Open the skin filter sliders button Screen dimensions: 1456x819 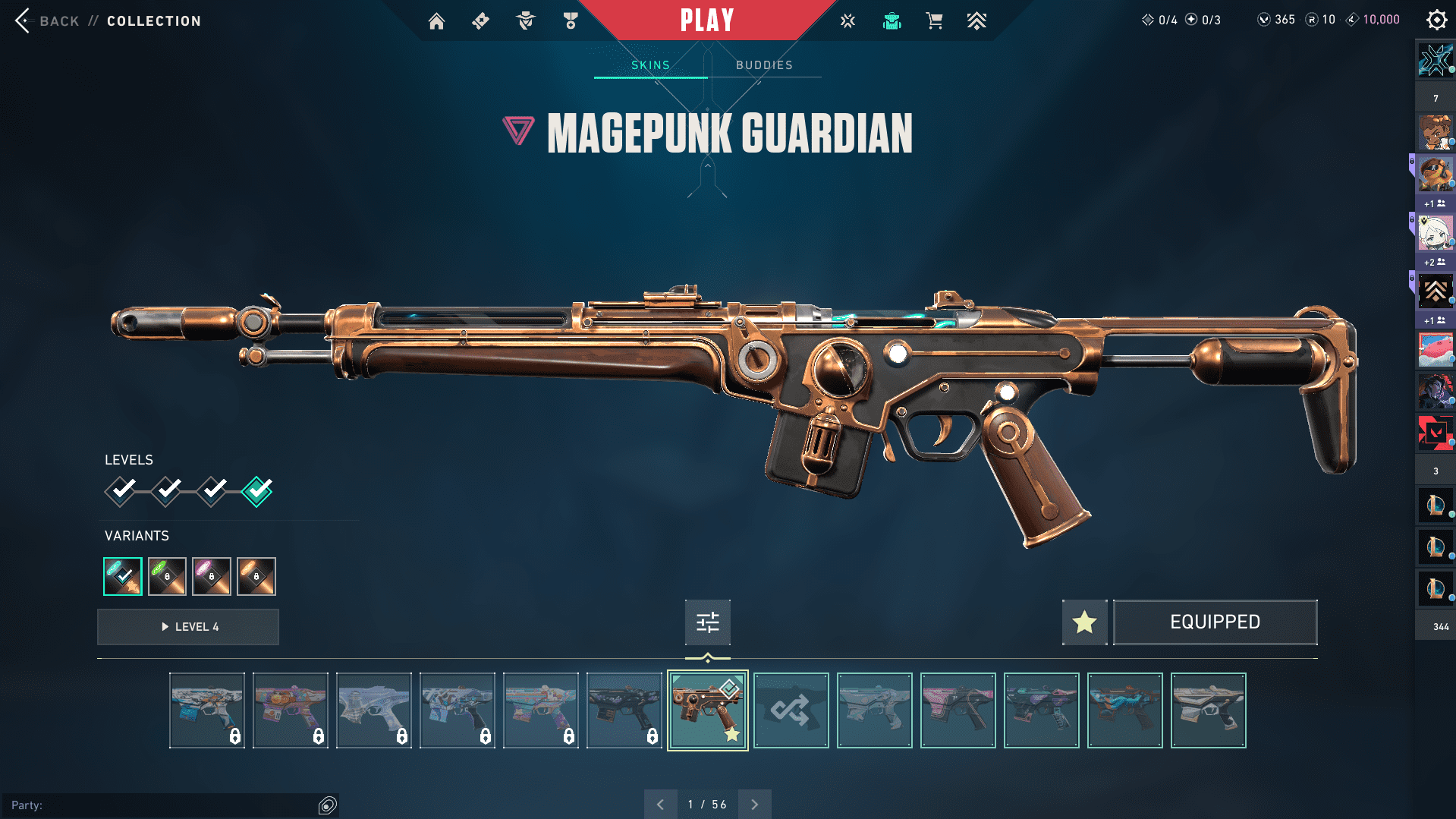click(707, 622)
